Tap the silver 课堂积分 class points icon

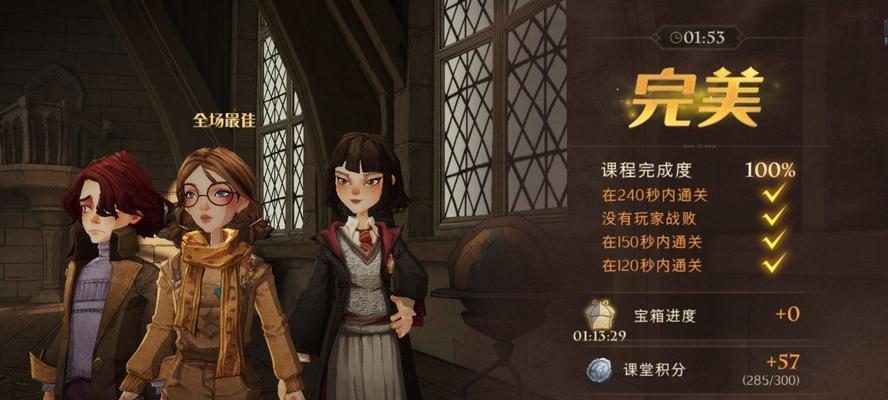(599, 369)
